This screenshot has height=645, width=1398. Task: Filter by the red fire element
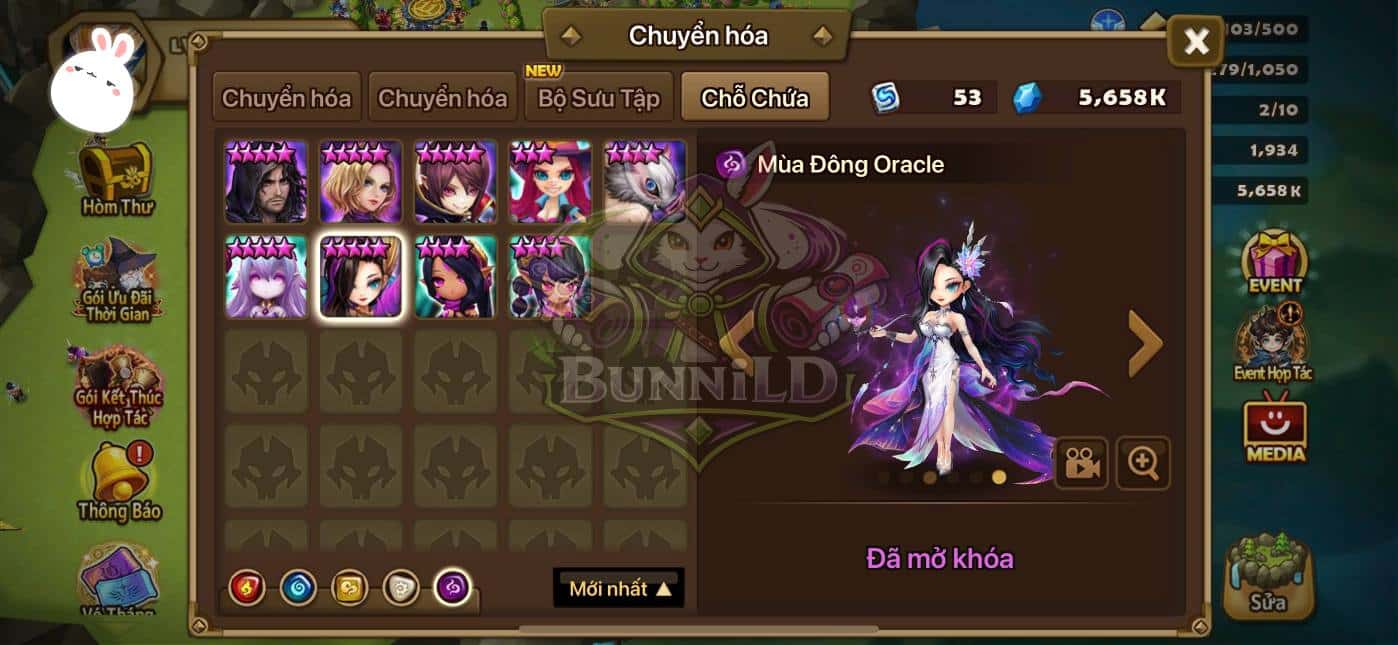point(246,588)
